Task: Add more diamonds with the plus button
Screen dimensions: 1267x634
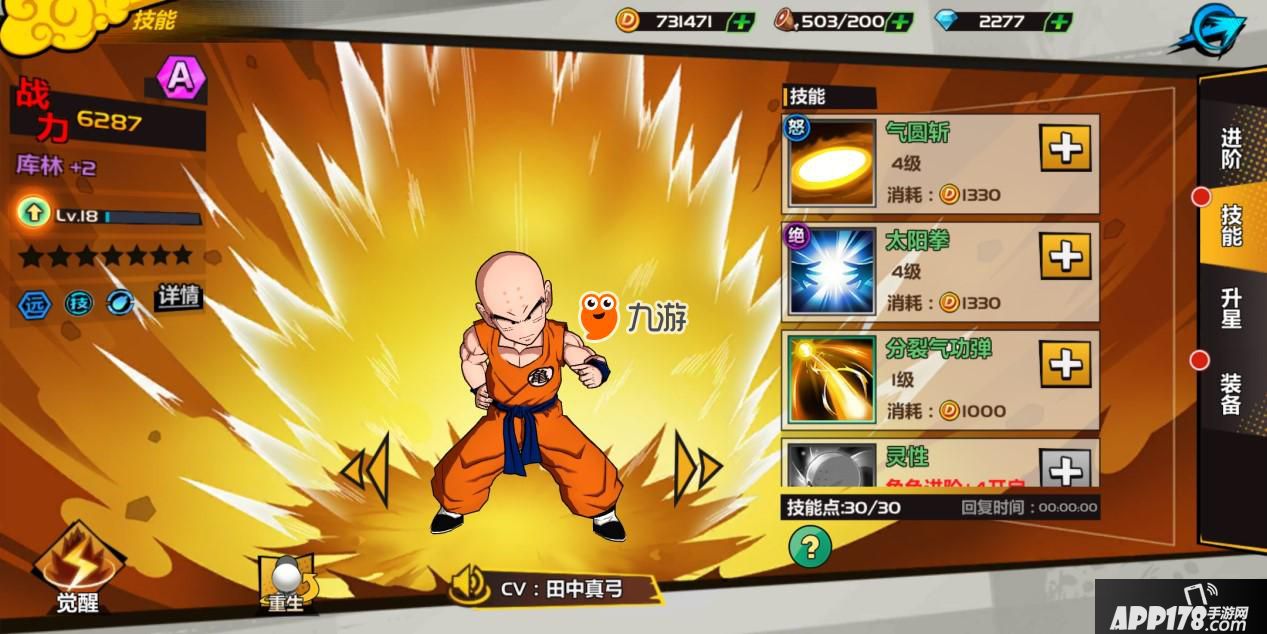Action: [x=1058, y=21]
